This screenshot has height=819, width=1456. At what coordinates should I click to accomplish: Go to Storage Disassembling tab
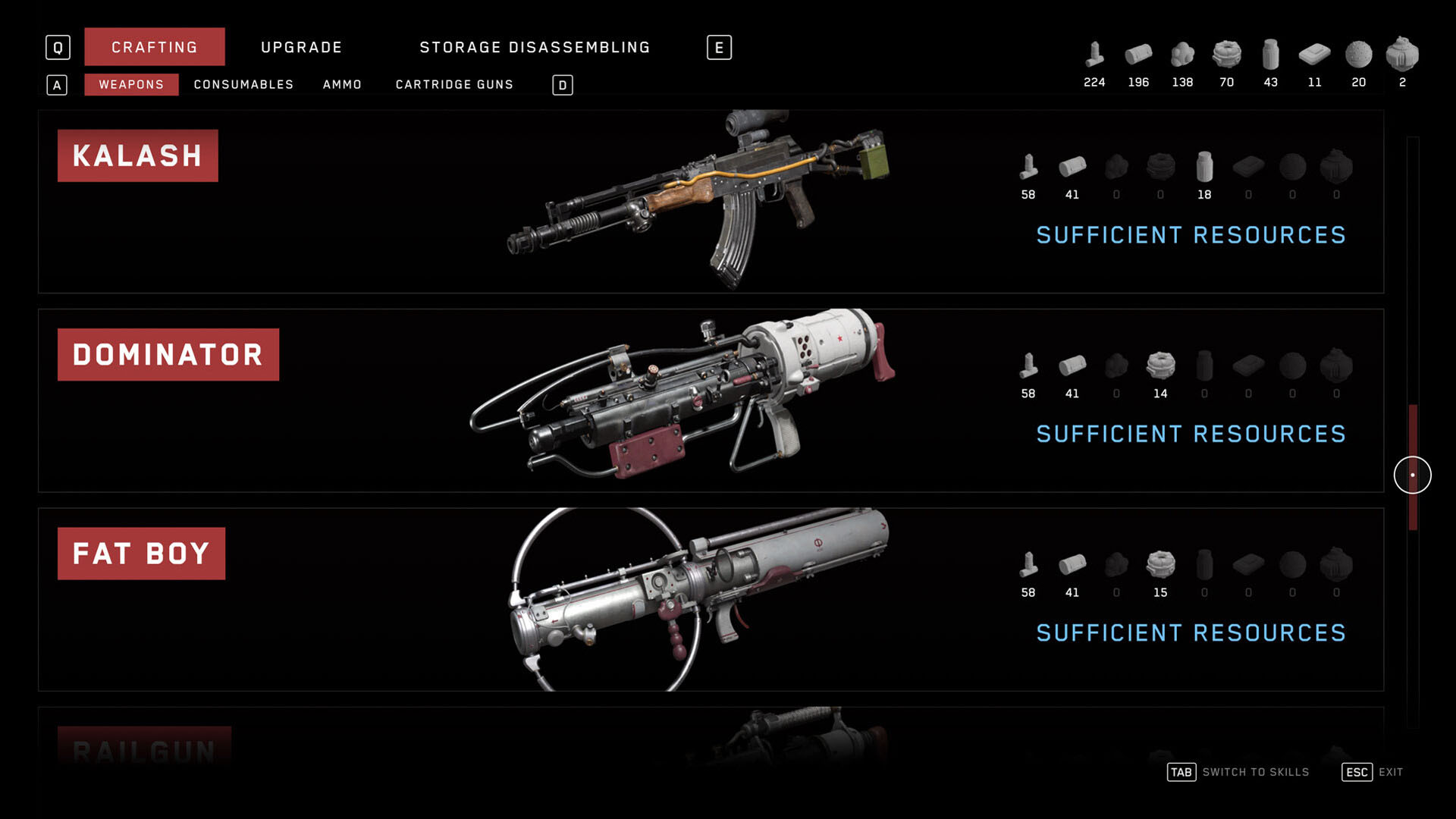pyautogui.click(x=535, y=47)
